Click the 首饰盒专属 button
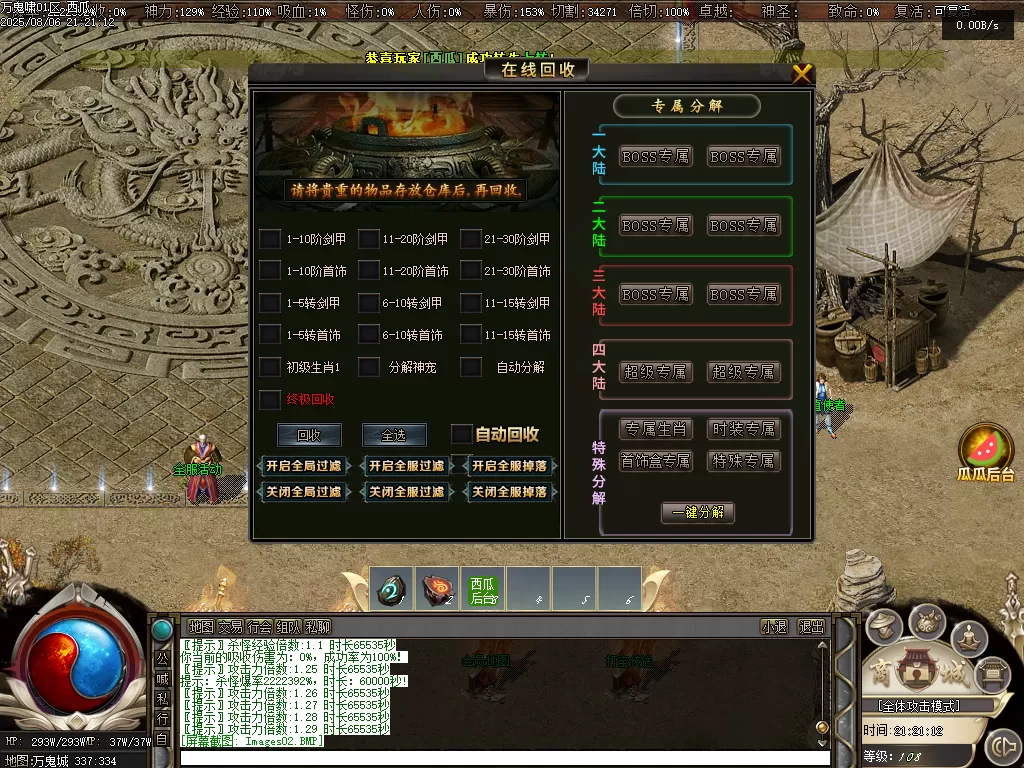The height and width of the screenshot is (768, 1024). (656, 461)
